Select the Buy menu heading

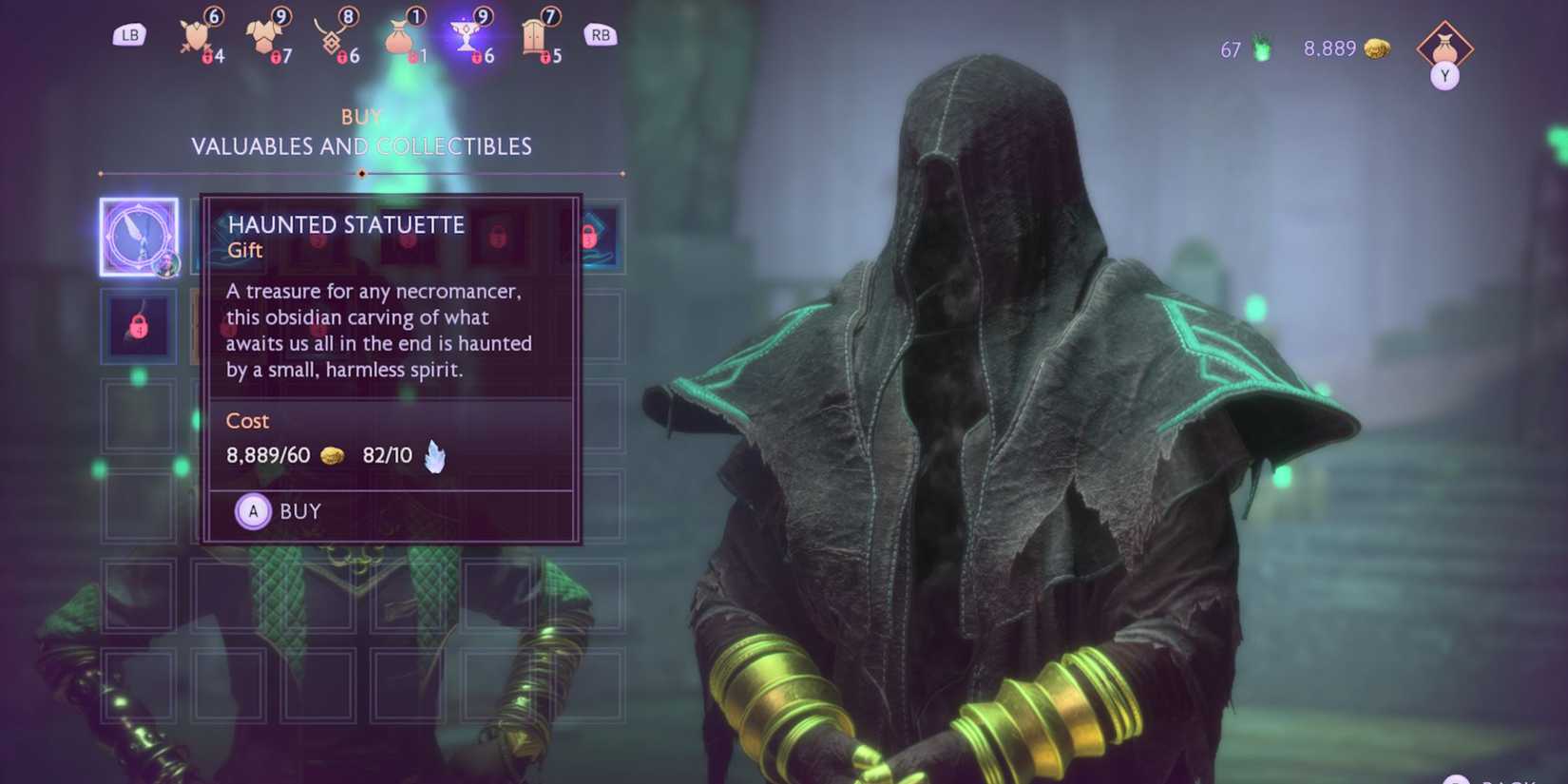(x=361, y=116)
